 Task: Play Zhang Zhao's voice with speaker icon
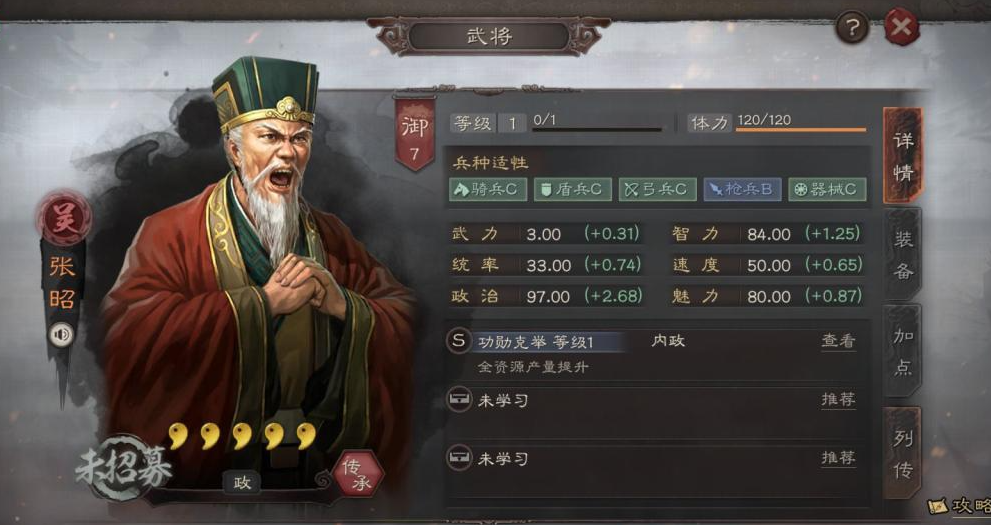pyautogui.click(x=62, y=334)
